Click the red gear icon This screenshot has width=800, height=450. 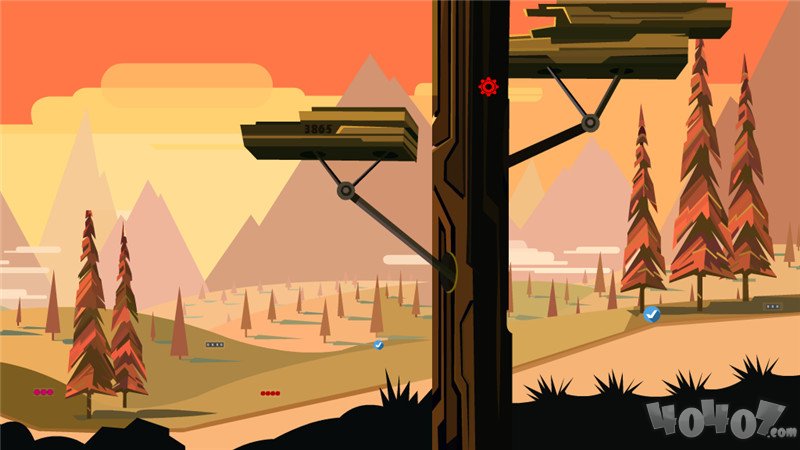[x=488, y=86]
